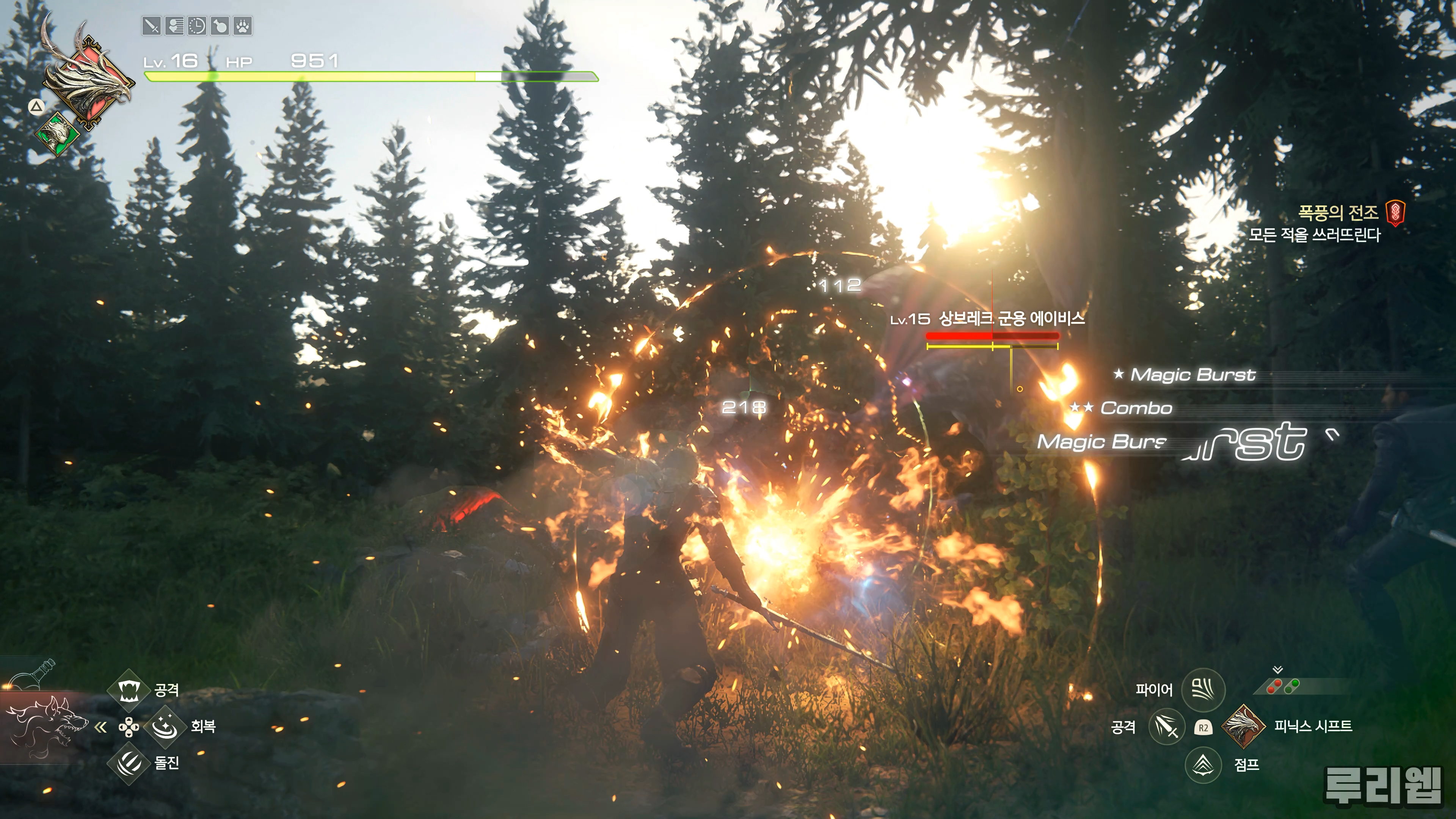Use Torgal's 회복 heal command
The width and height of the screenshot is (1456, 819).
[x=165, y=726]
